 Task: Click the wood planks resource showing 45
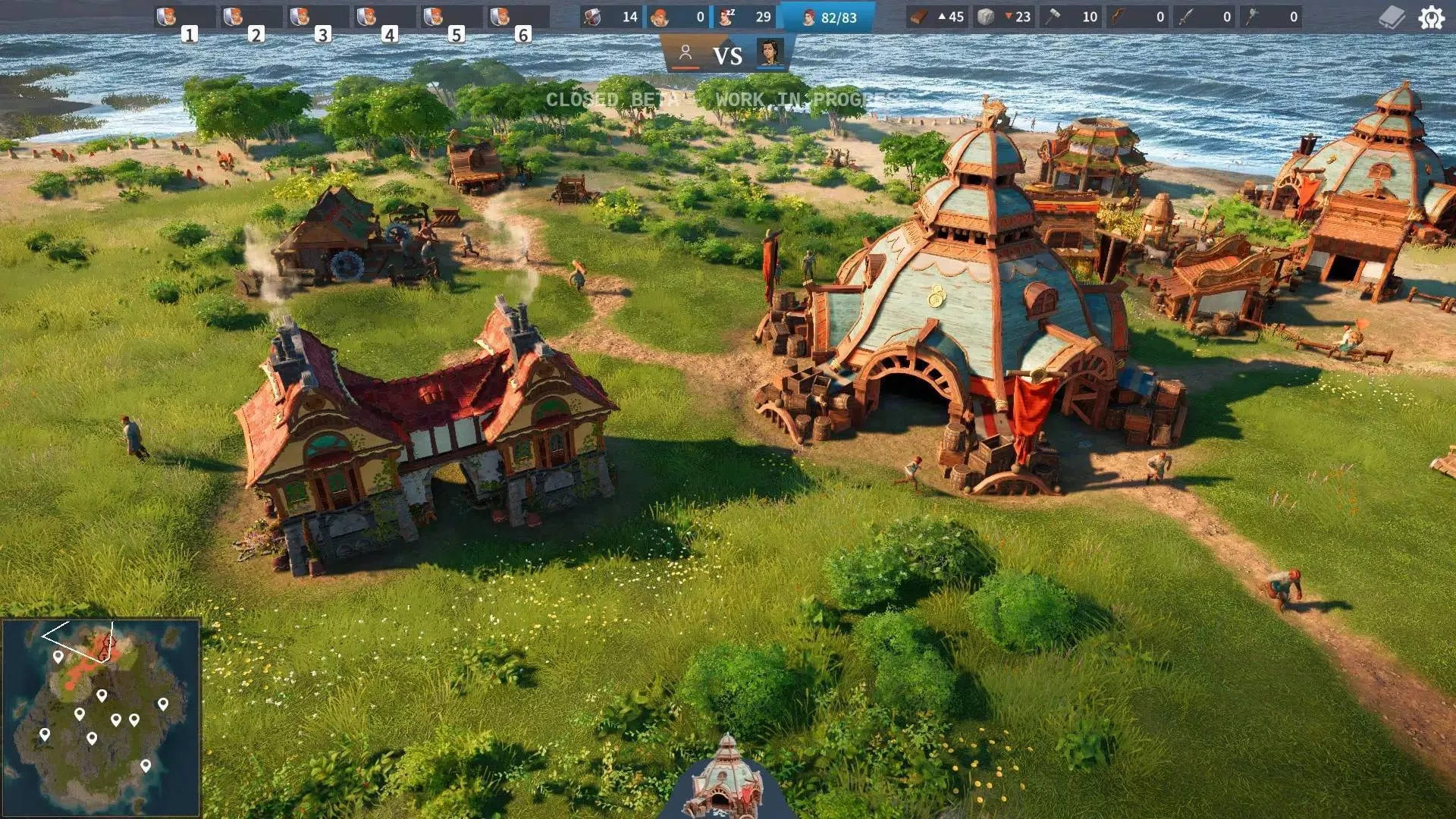click(x=937, y=17)
